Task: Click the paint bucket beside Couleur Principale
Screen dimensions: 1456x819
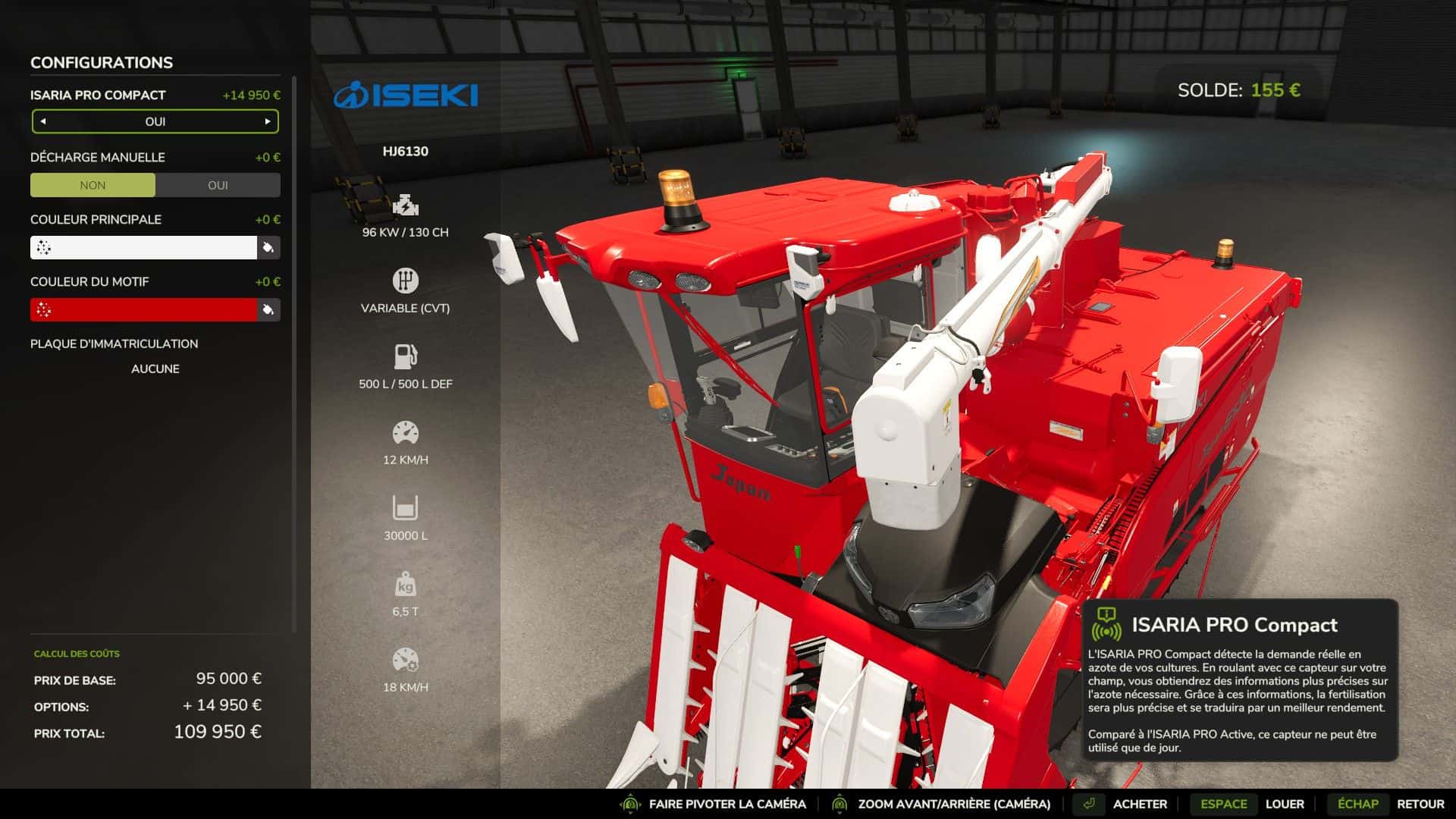Action: click(x=268, y=247)
